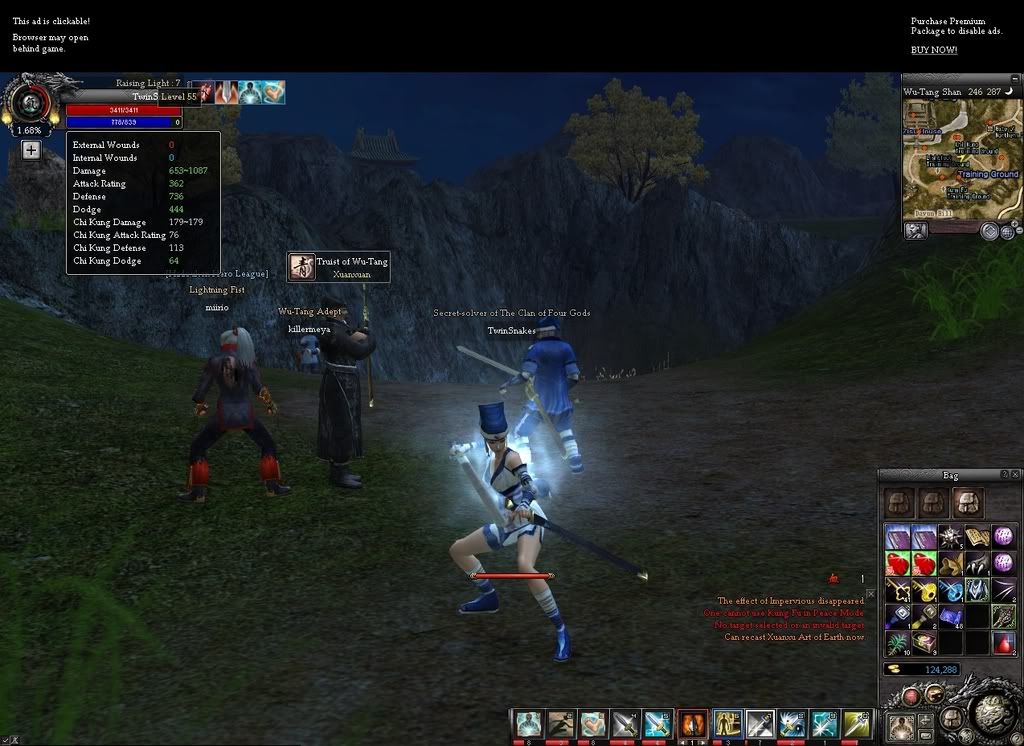Use the red potion in bag
This screenshot has height=746, width=1024.
pos(1003,642)
